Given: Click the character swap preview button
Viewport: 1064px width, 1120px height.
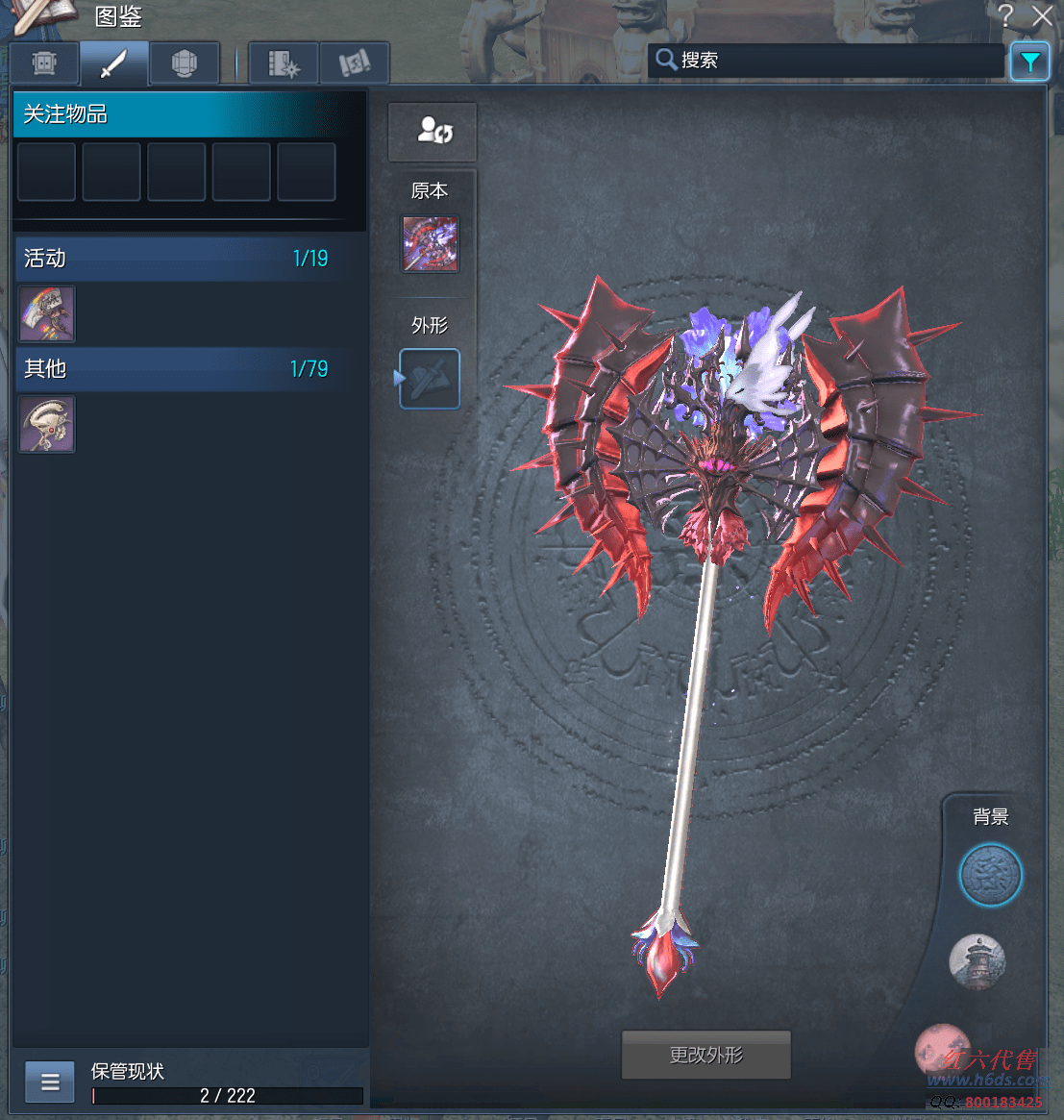Looking at the screenshot, I should point(433,131).
